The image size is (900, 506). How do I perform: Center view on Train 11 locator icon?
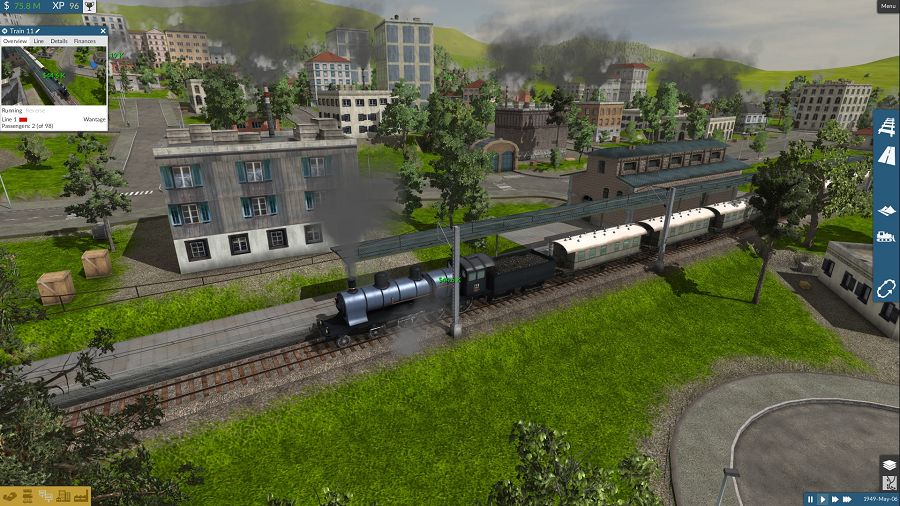pos(5,31)
